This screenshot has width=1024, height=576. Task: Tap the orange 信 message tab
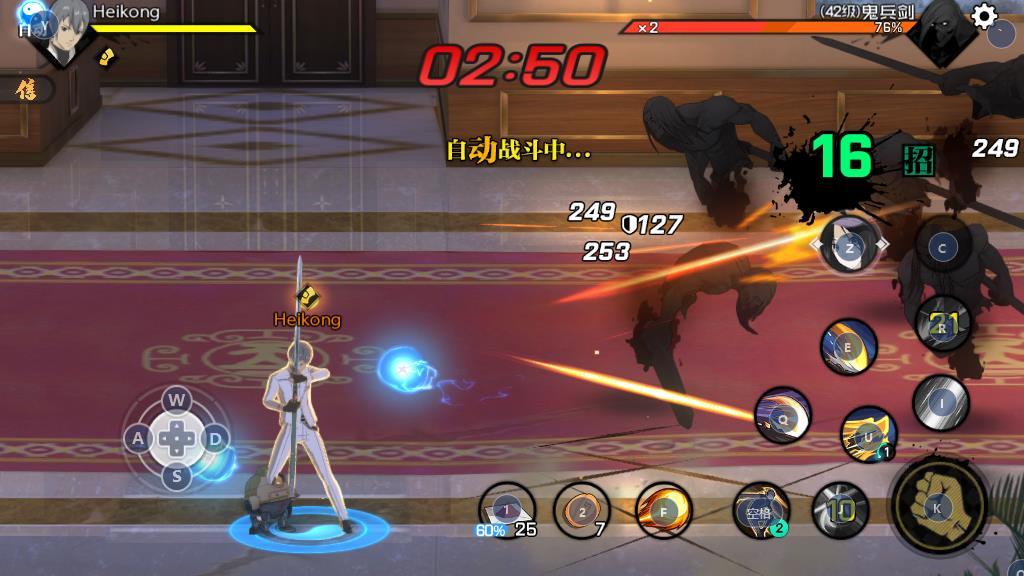pyautogui.click(x=24, y=90)
